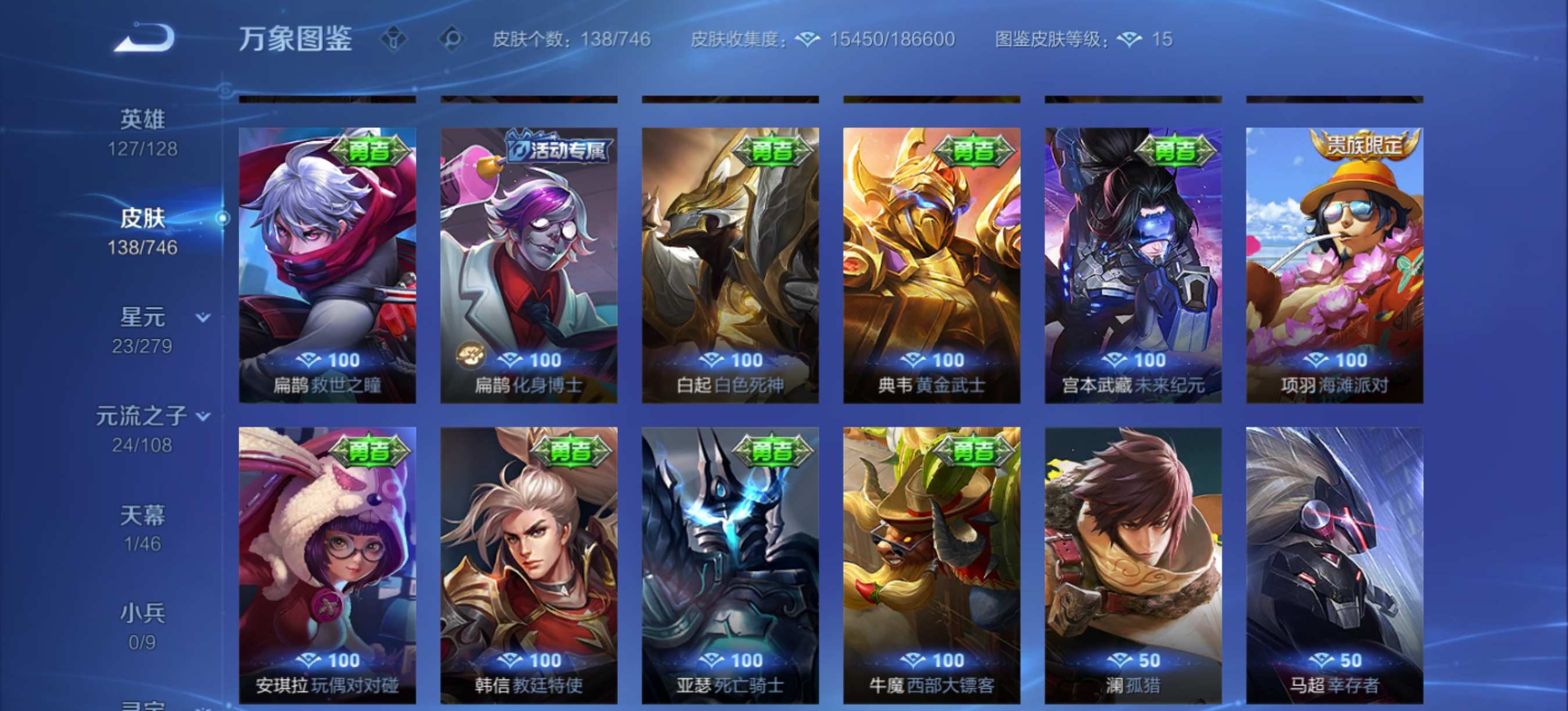Select the 宫本武藏未来纪元 skin card
This screenshot has width=1568, height=711.
[1132, 262]
